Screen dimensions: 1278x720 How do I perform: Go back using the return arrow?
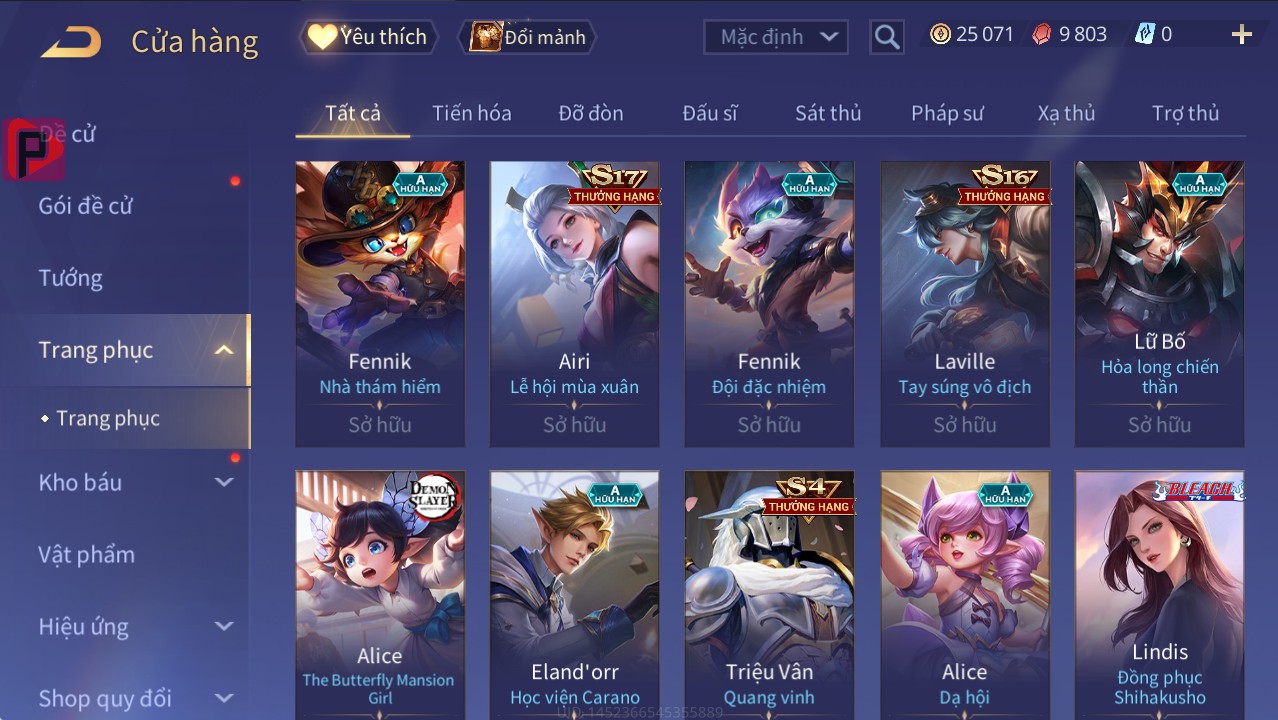(71, 41)
